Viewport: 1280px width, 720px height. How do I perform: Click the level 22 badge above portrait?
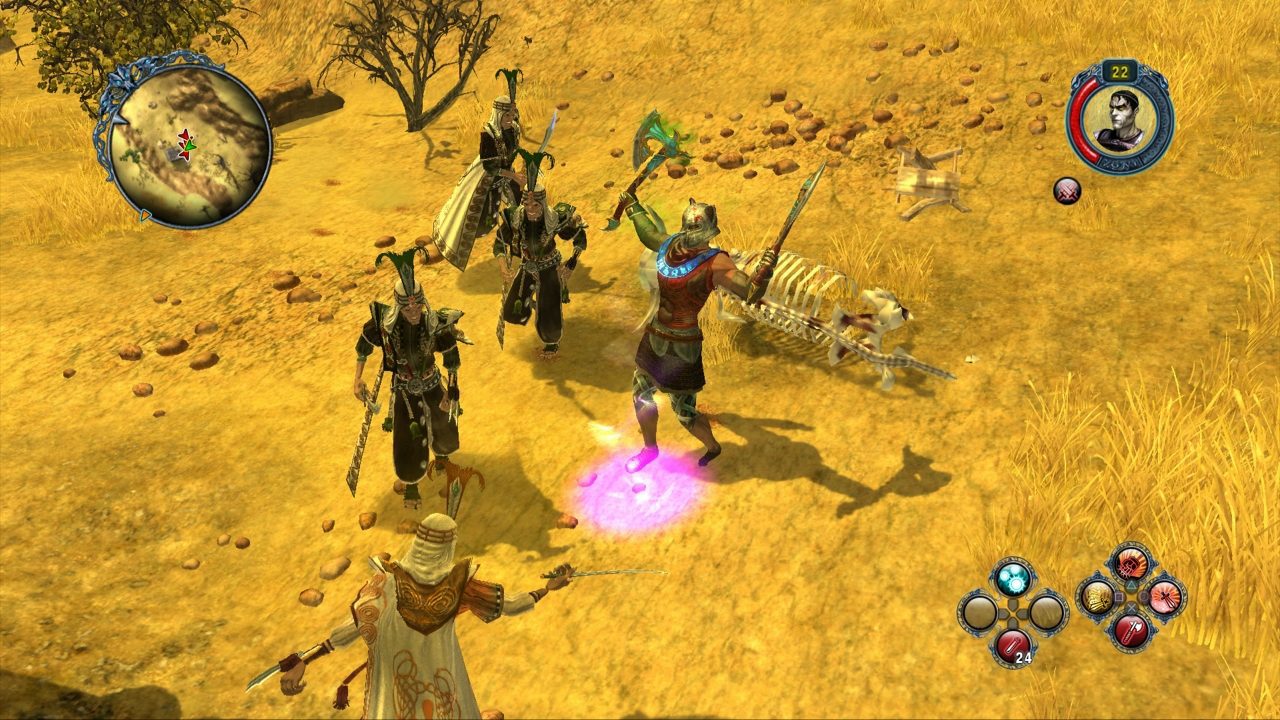(1122, 70)
